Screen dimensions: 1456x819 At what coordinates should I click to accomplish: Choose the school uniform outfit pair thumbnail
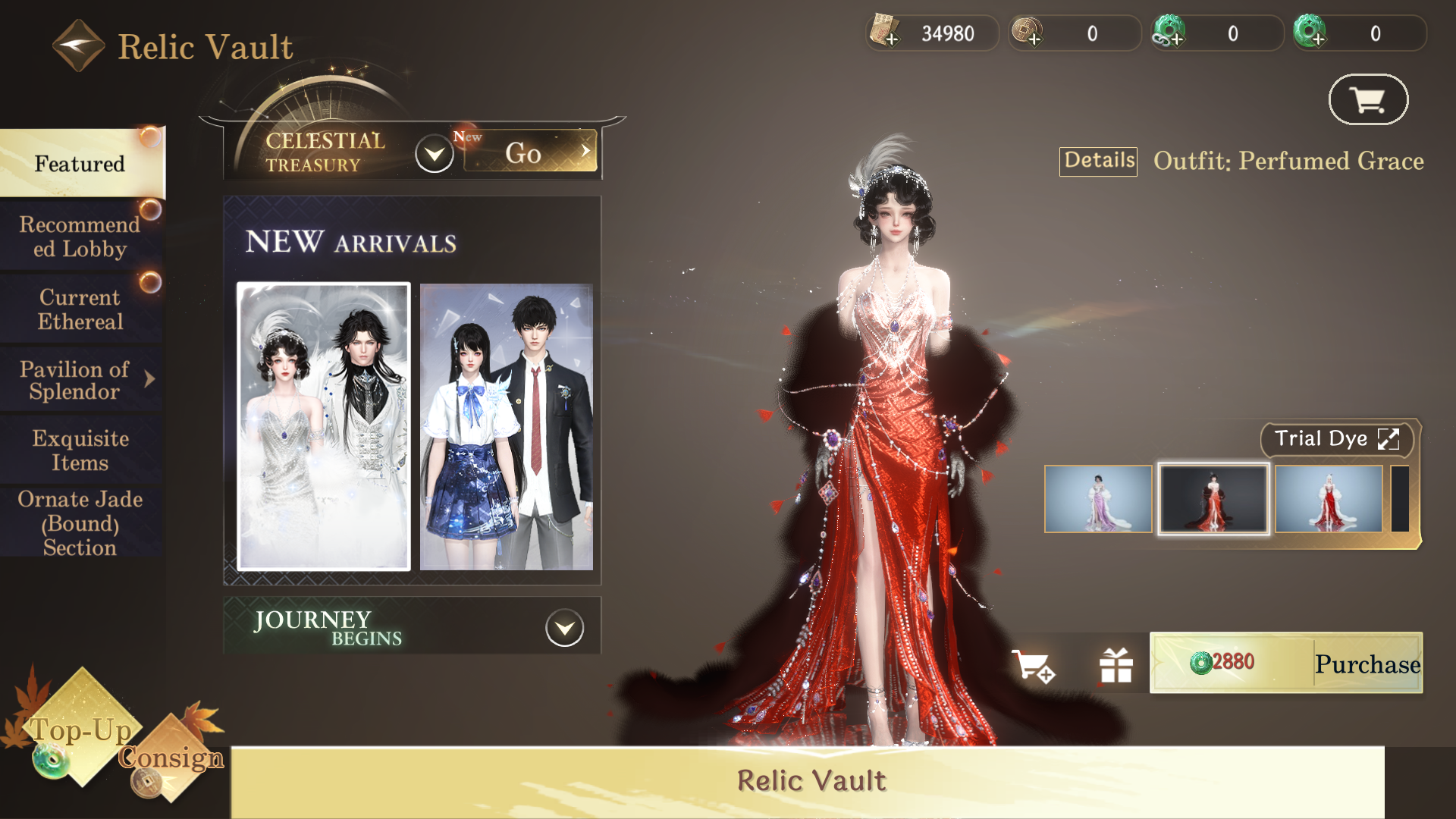point(506,426)
